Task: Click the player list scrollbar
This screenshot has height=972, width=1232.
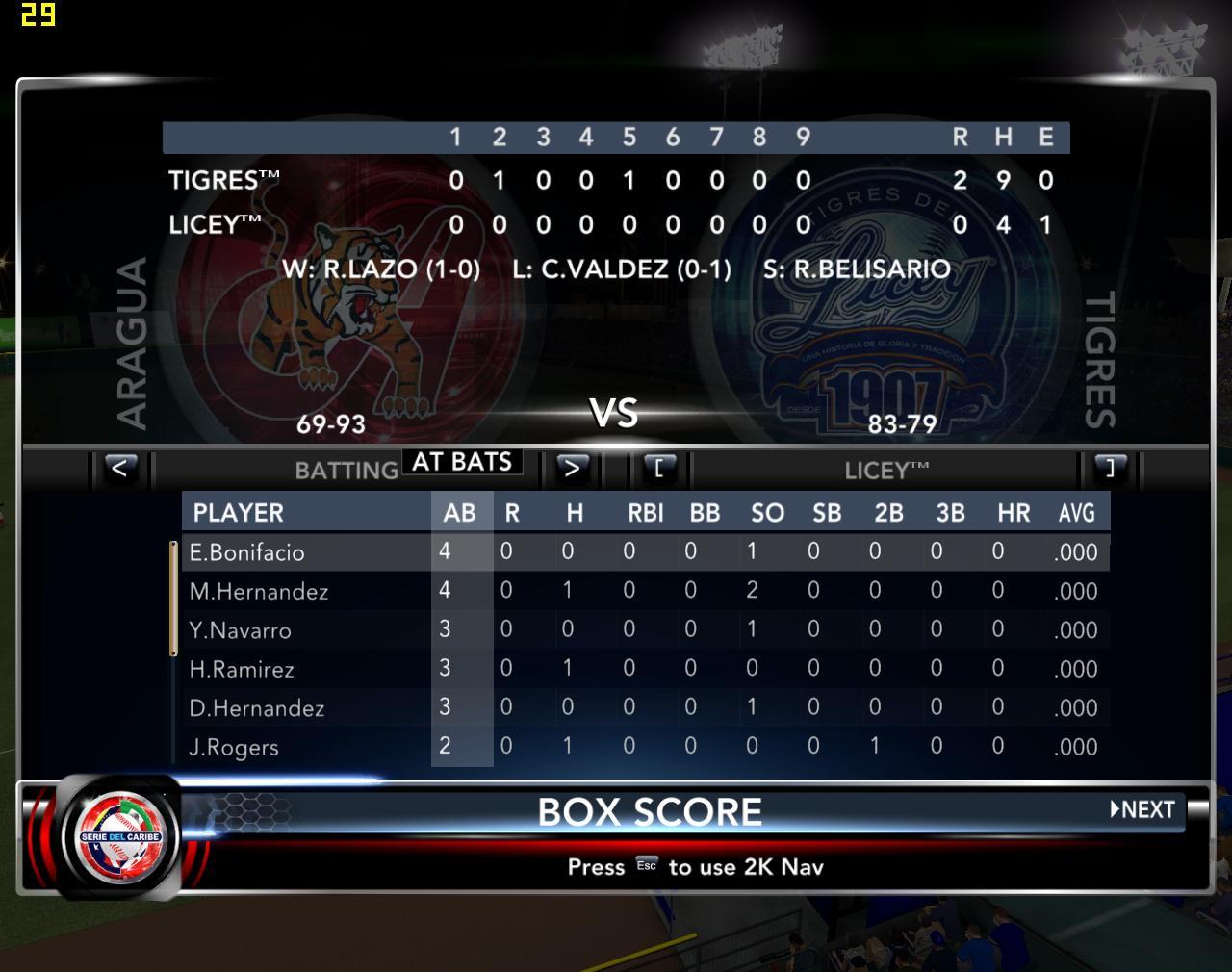Action: coord(174,599)
